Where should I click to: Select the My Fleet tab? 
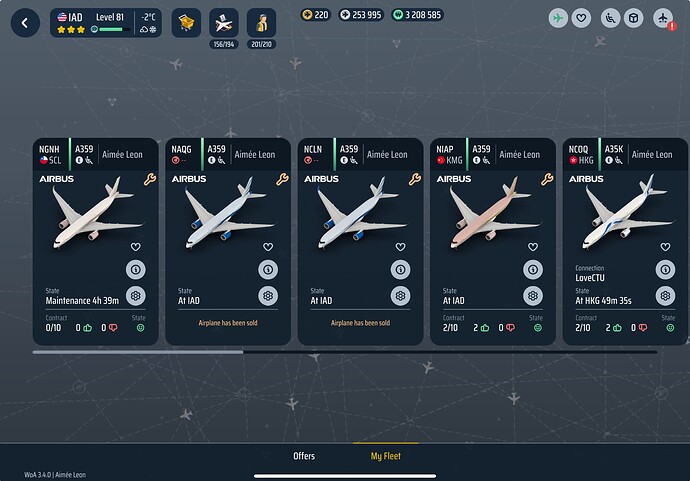386,456
